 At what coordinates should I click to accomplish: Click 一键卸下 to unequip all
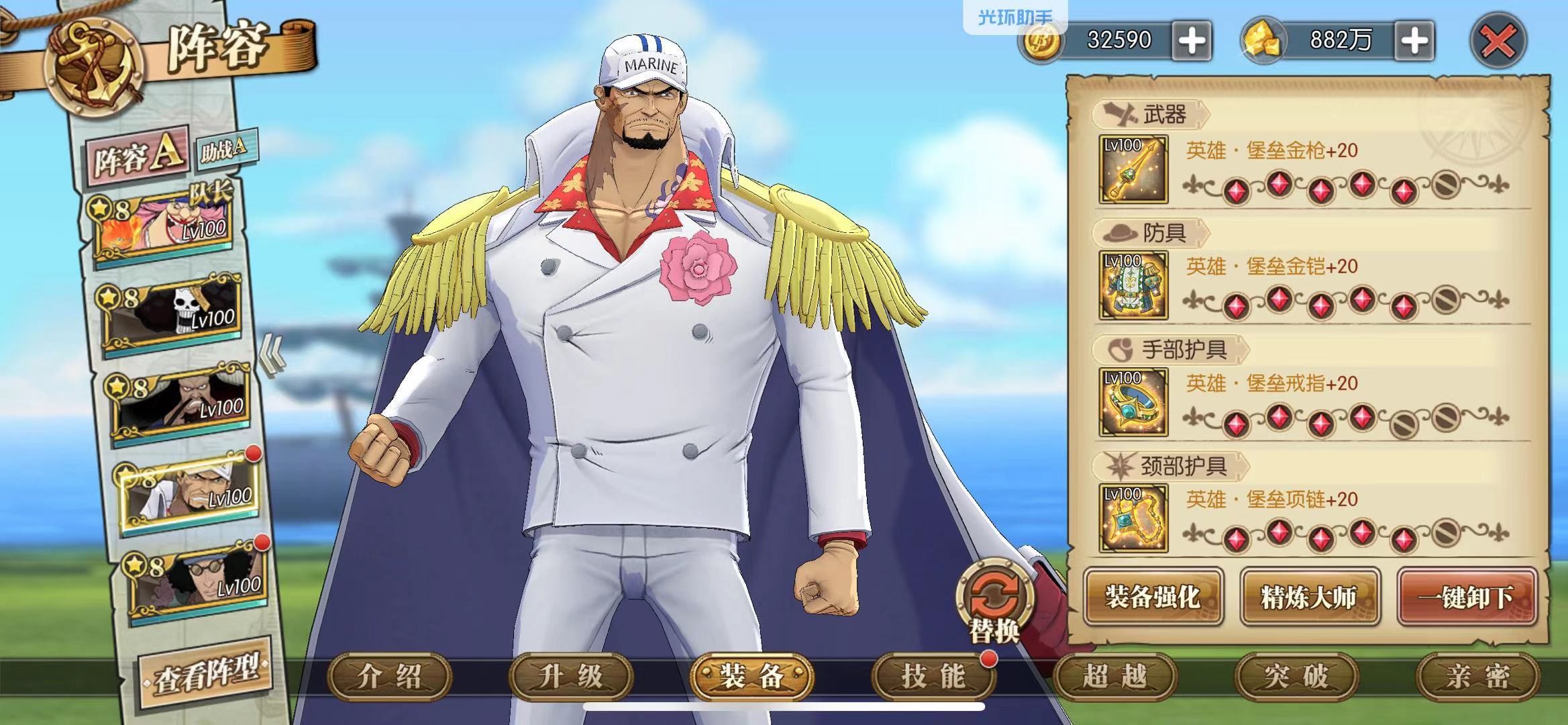click(1467, 597)
